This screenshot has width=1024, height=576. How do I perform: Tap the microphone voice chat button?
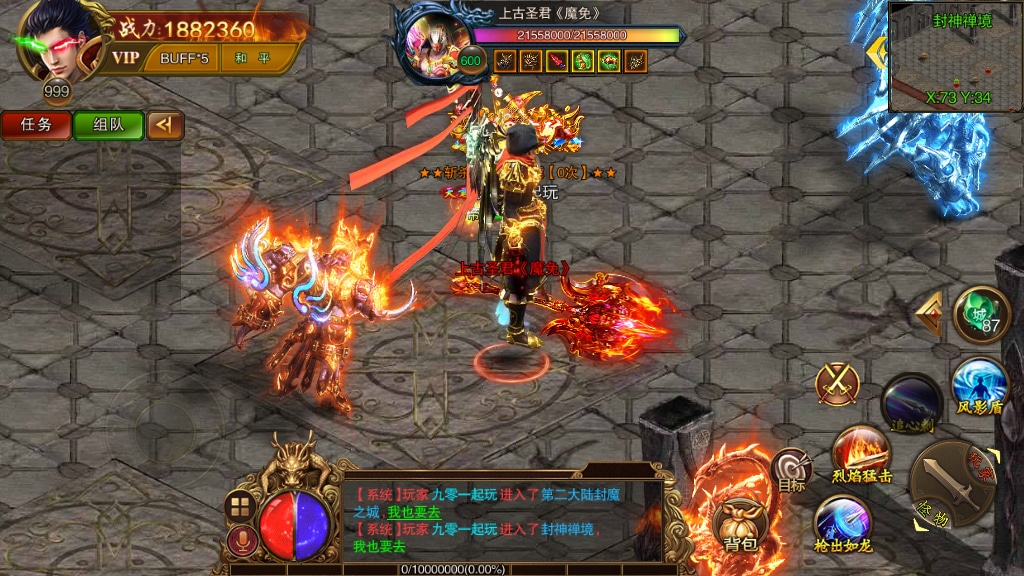point(240,541)
